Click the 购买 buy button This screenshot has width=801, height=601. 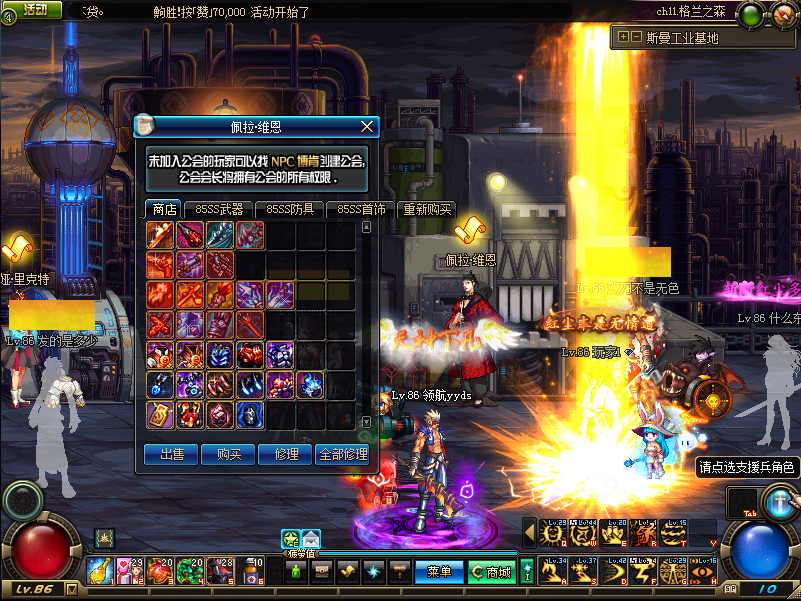228,454
